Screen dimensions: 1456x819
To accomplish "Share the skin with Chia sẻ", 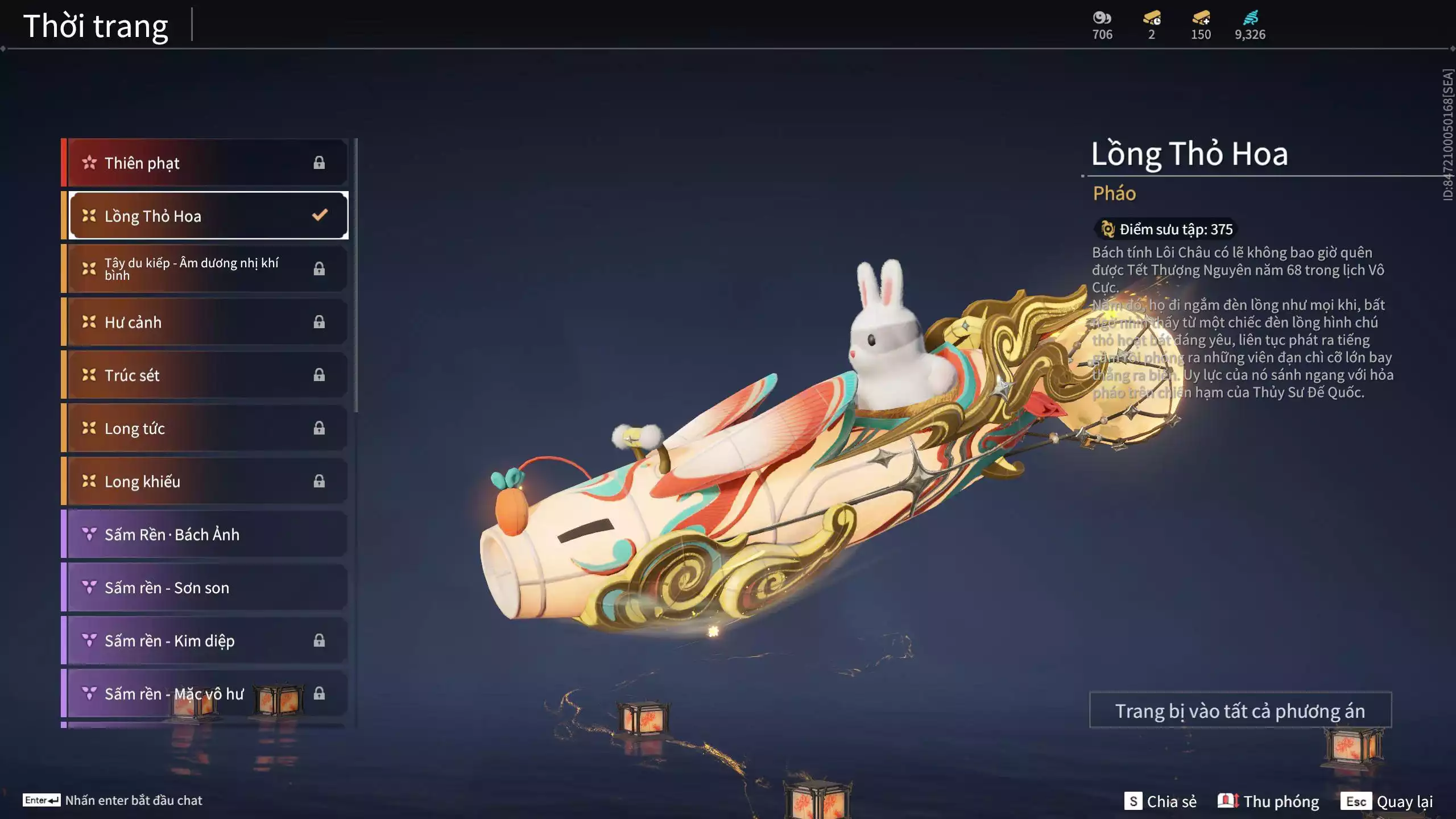I will click(x=1160, y=801).
